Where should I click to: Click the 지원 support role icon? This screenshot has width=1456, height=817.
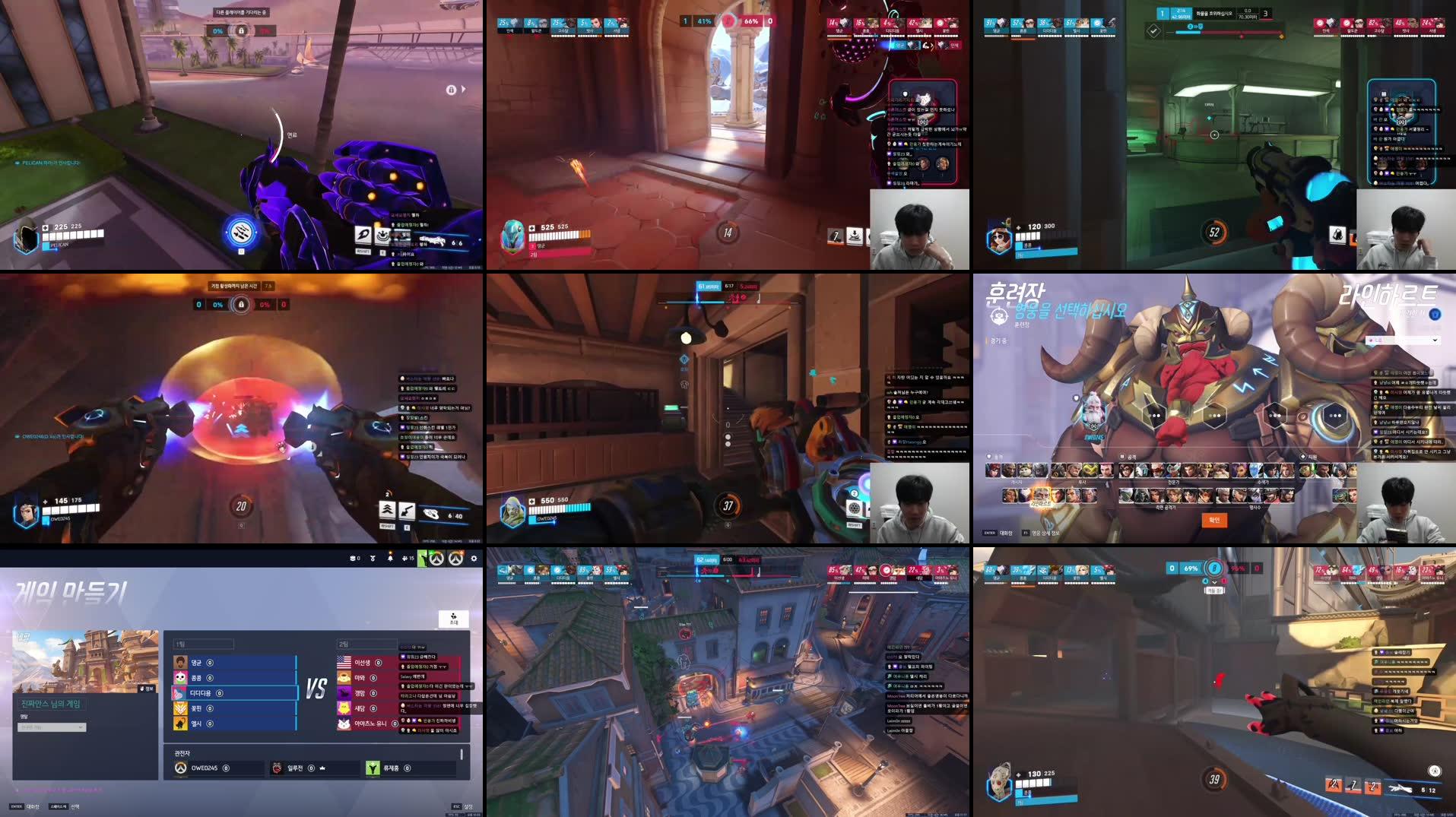(x=1302, y=456)
